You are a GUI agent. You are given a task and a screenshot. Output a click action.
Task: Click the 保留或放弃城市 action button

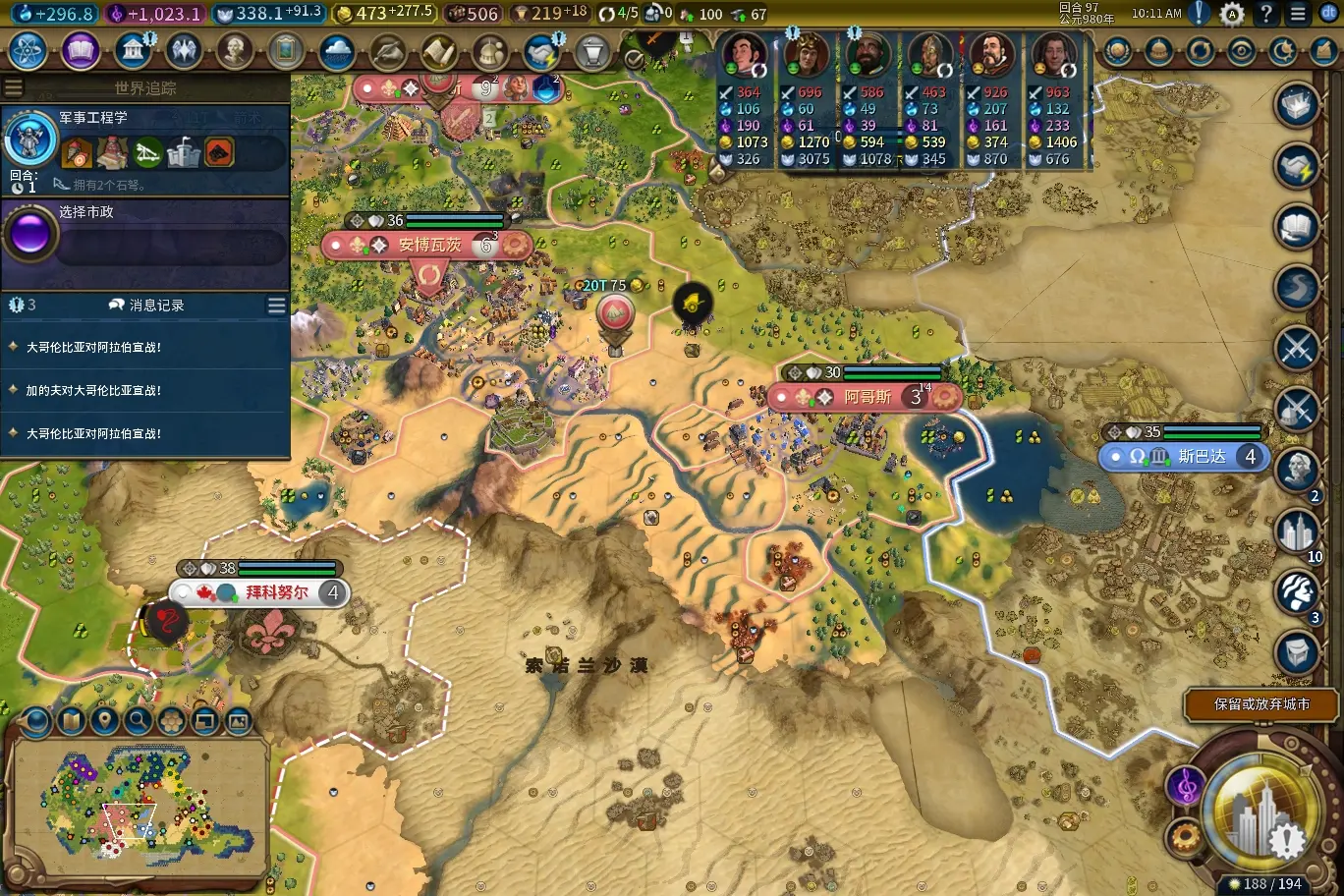(x=1260, y=704)
